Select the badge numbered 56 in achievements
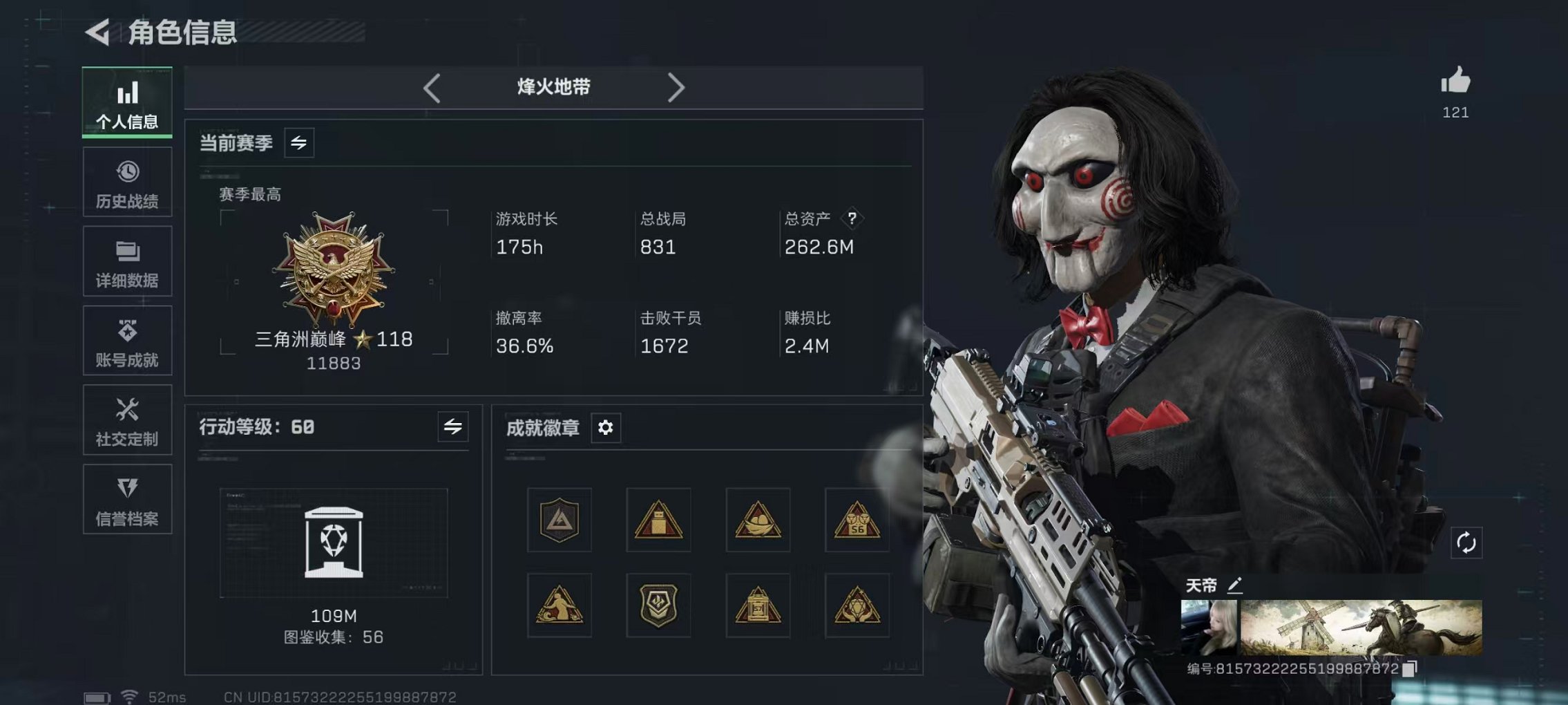 (857, 520)
